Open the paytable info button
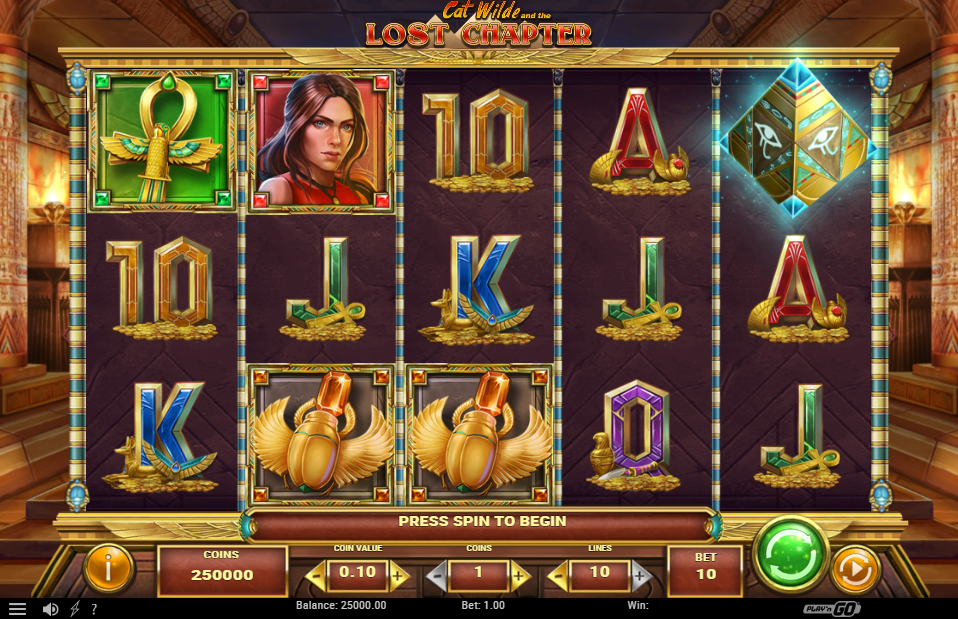The image size is (958, 619). pos(110,568)
